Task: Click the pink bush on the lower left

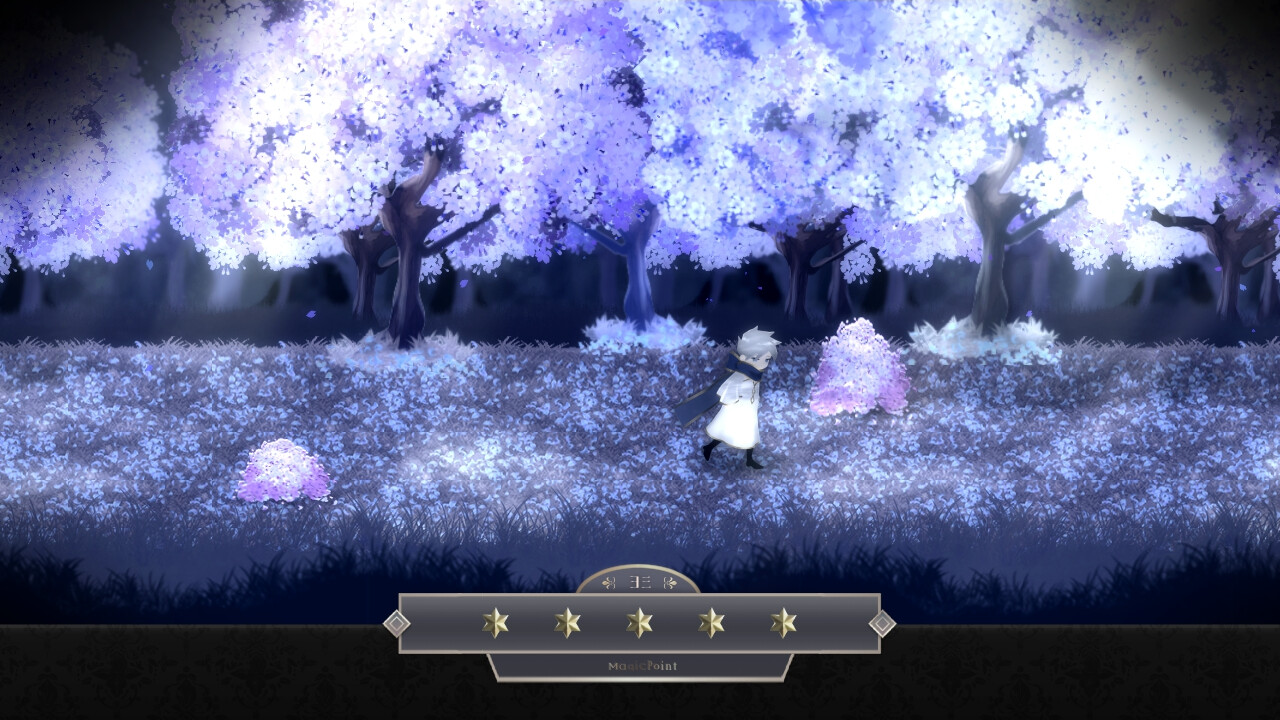Action: pos(283,470)
